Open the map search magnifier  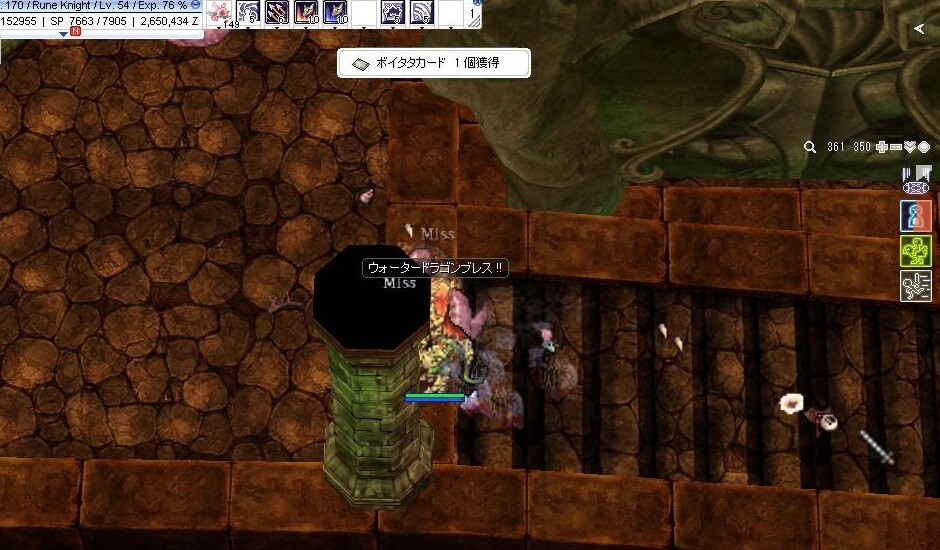[810, 147]
